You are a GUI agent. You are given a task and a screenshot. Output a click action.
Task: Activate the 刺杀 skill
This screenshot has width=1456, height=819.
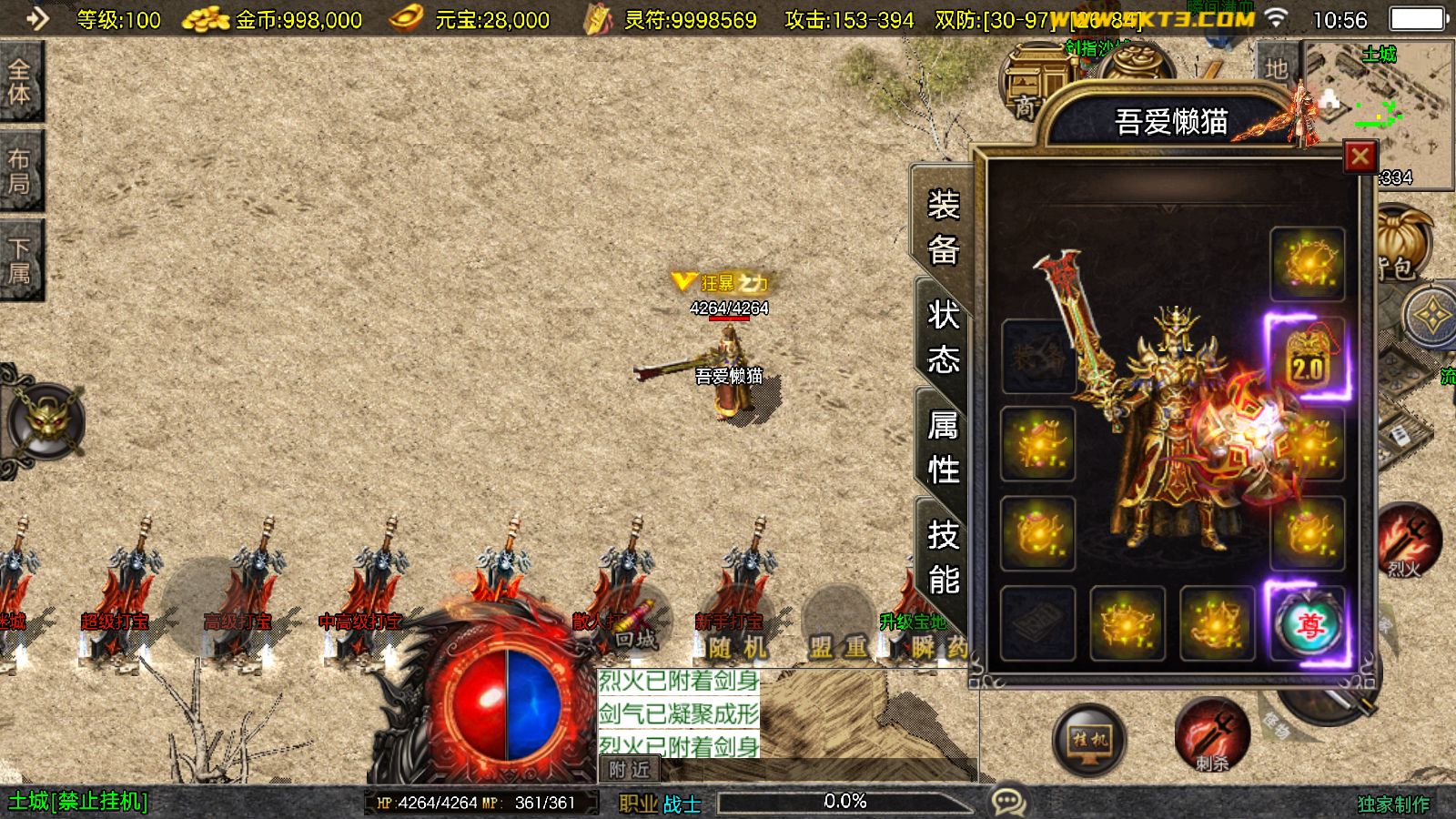click(x=1212, y=735)
